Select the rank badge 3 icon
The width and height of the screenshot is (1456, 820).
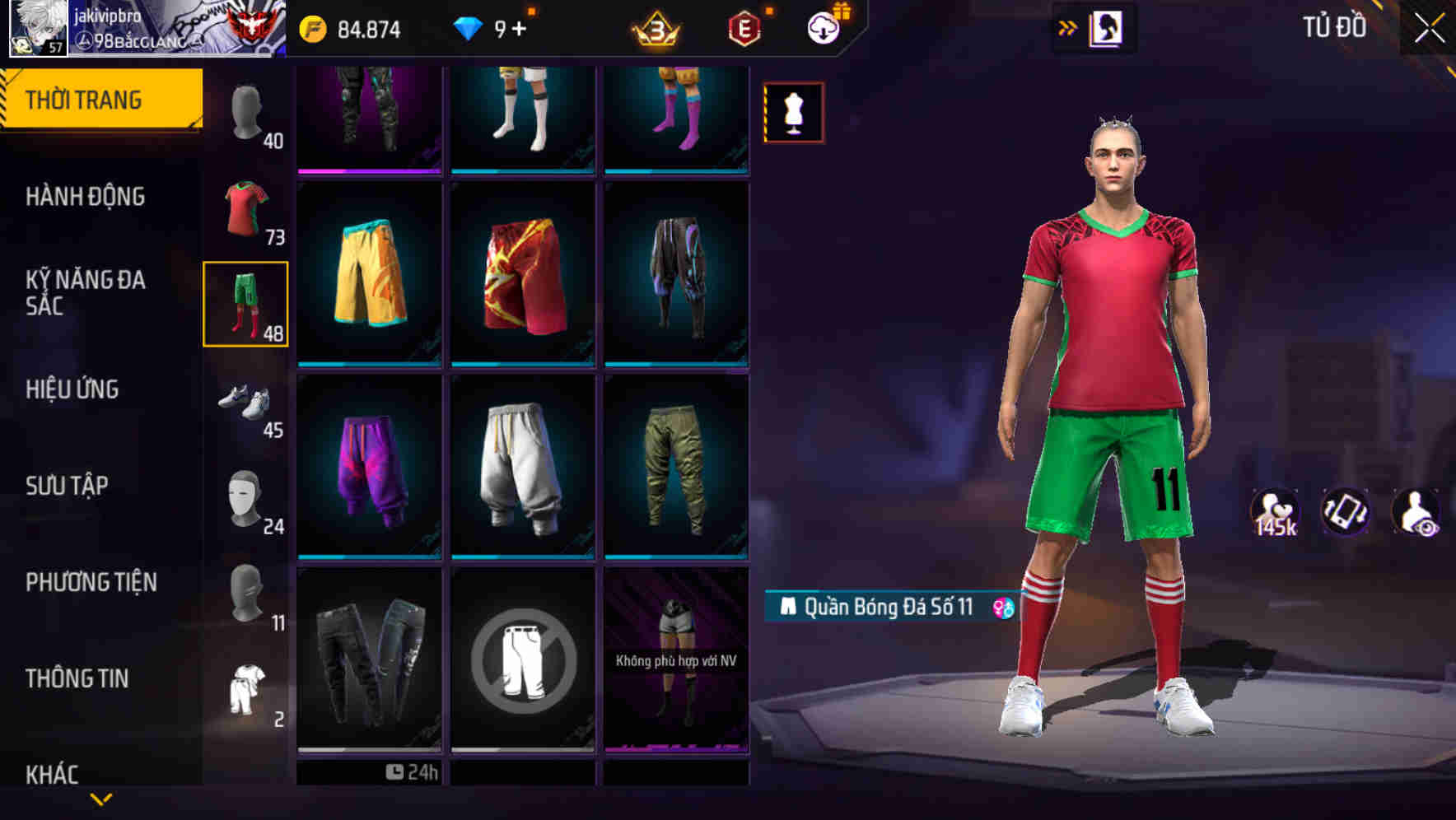click(654, 26)
